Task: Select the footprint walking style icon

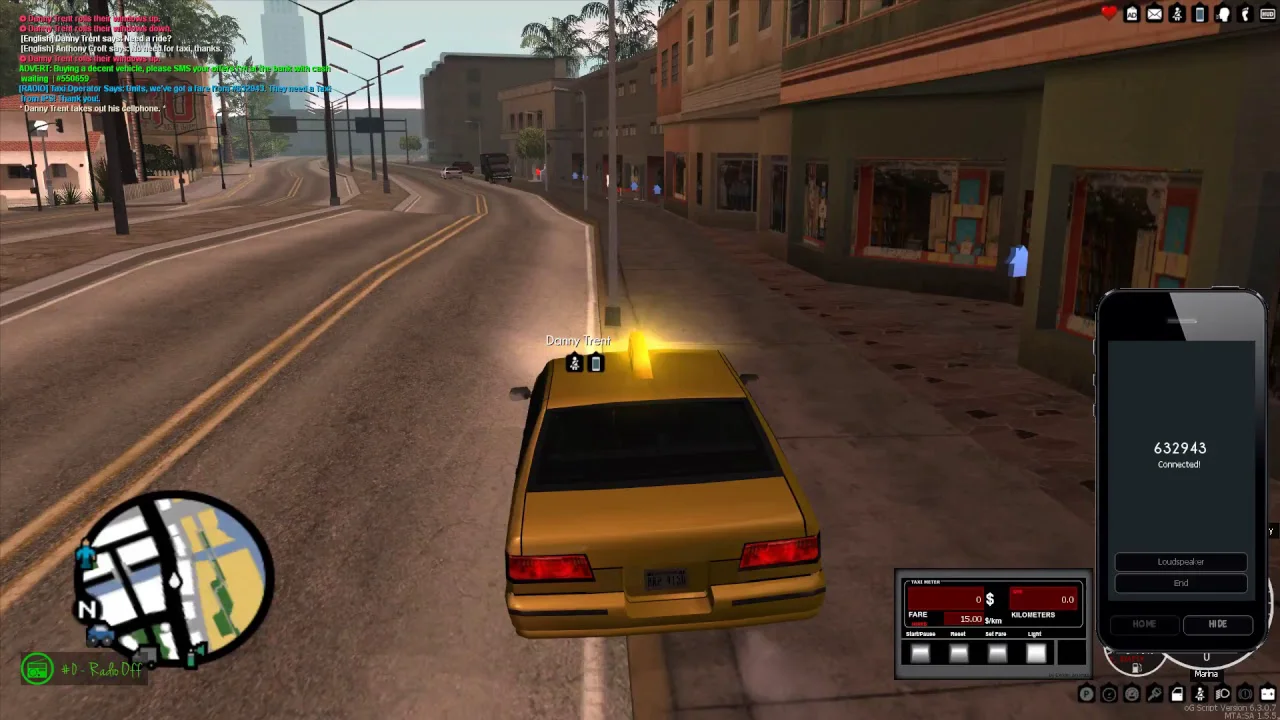Action: coord(1245,14)
